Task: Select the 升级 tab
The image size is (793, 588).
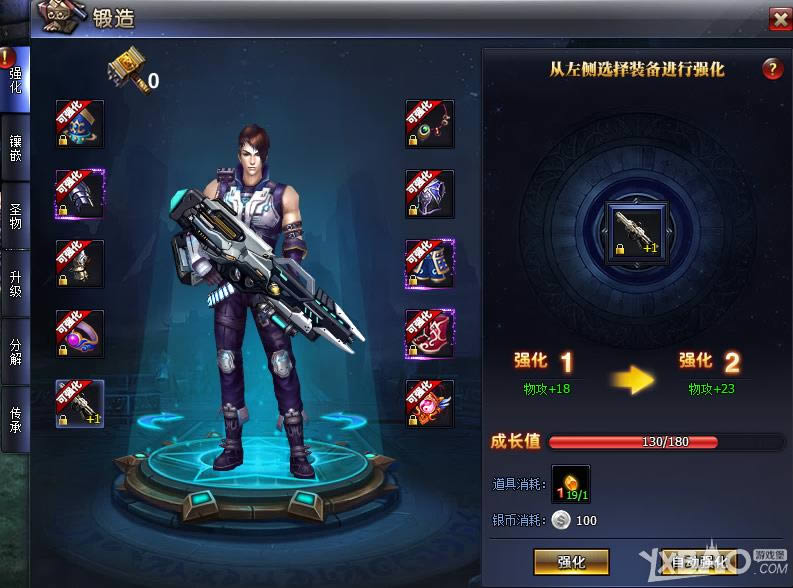Action: point(15,282)
